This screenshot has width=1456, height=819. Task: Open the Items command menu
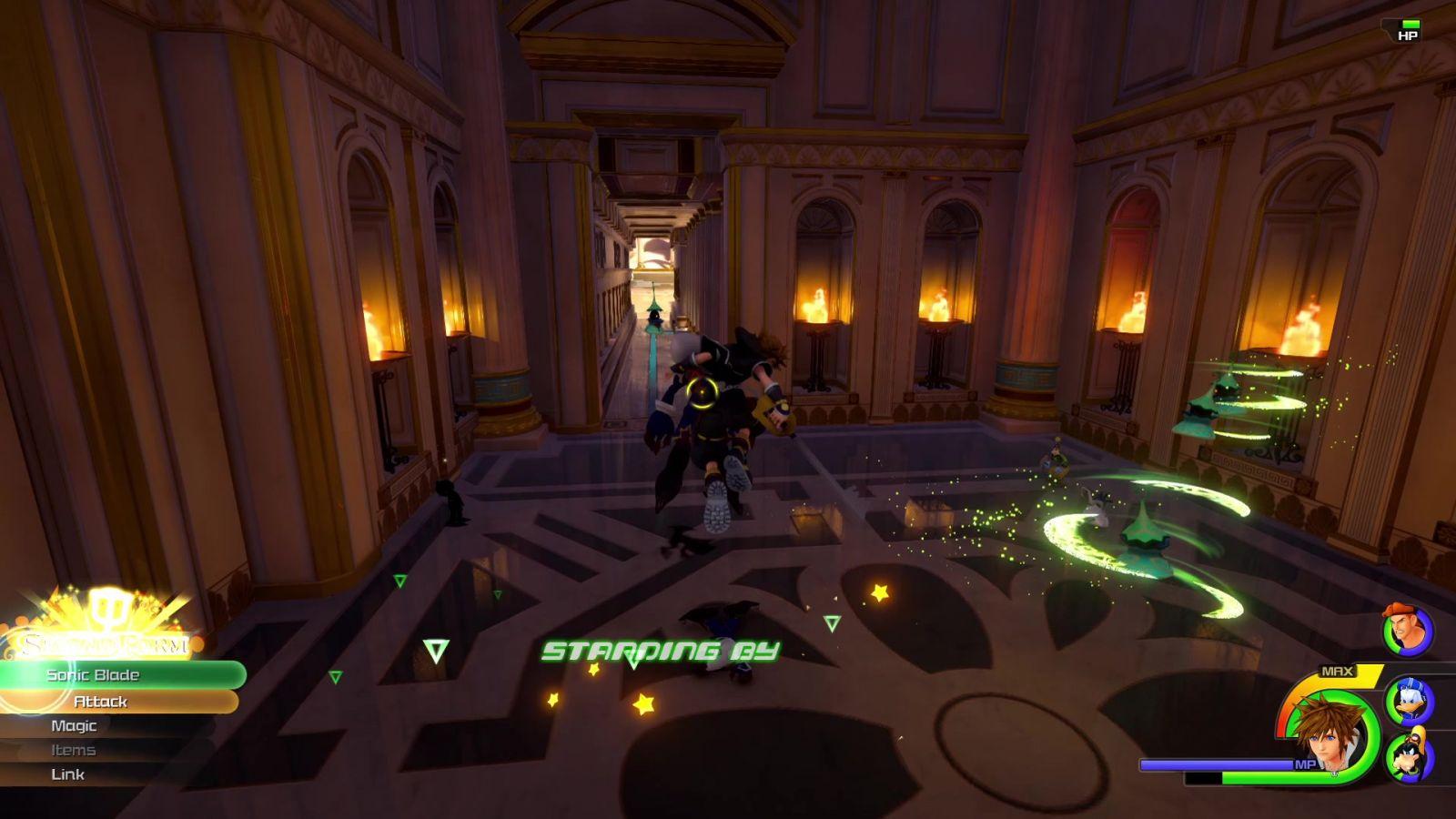(x=74, y=750)
